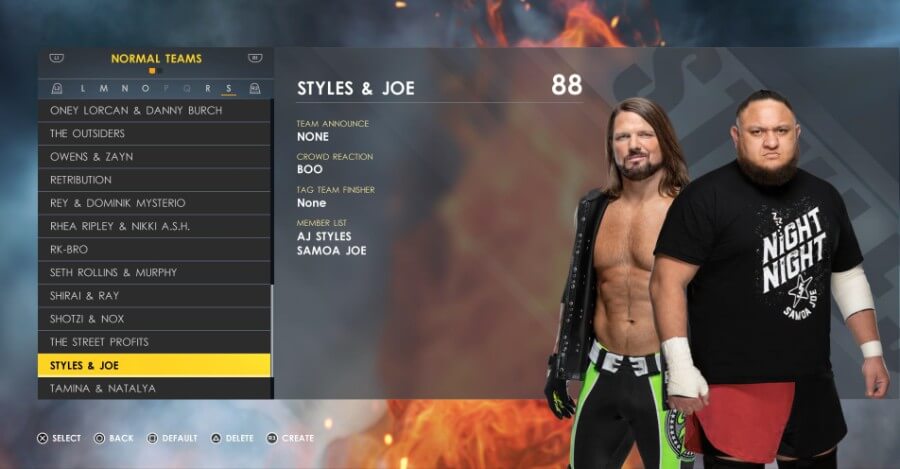Click the highlighted Styles & Joe entry

[155, 365]
